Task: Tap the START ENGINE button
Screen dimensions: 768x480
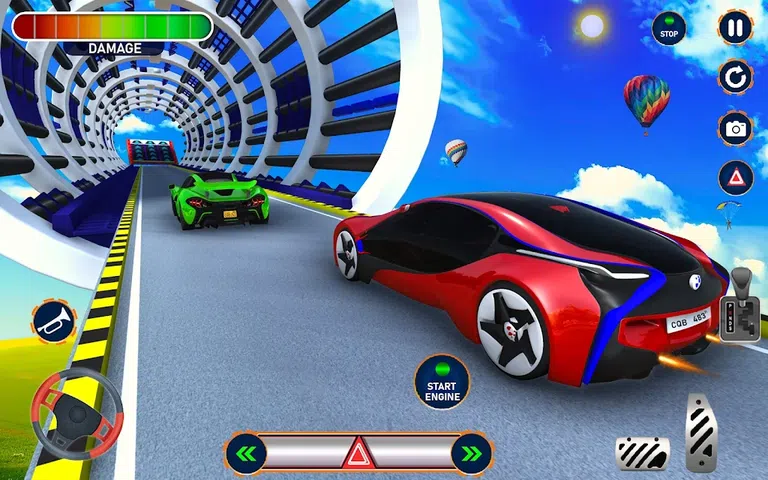Action: (x=441, y=382)
